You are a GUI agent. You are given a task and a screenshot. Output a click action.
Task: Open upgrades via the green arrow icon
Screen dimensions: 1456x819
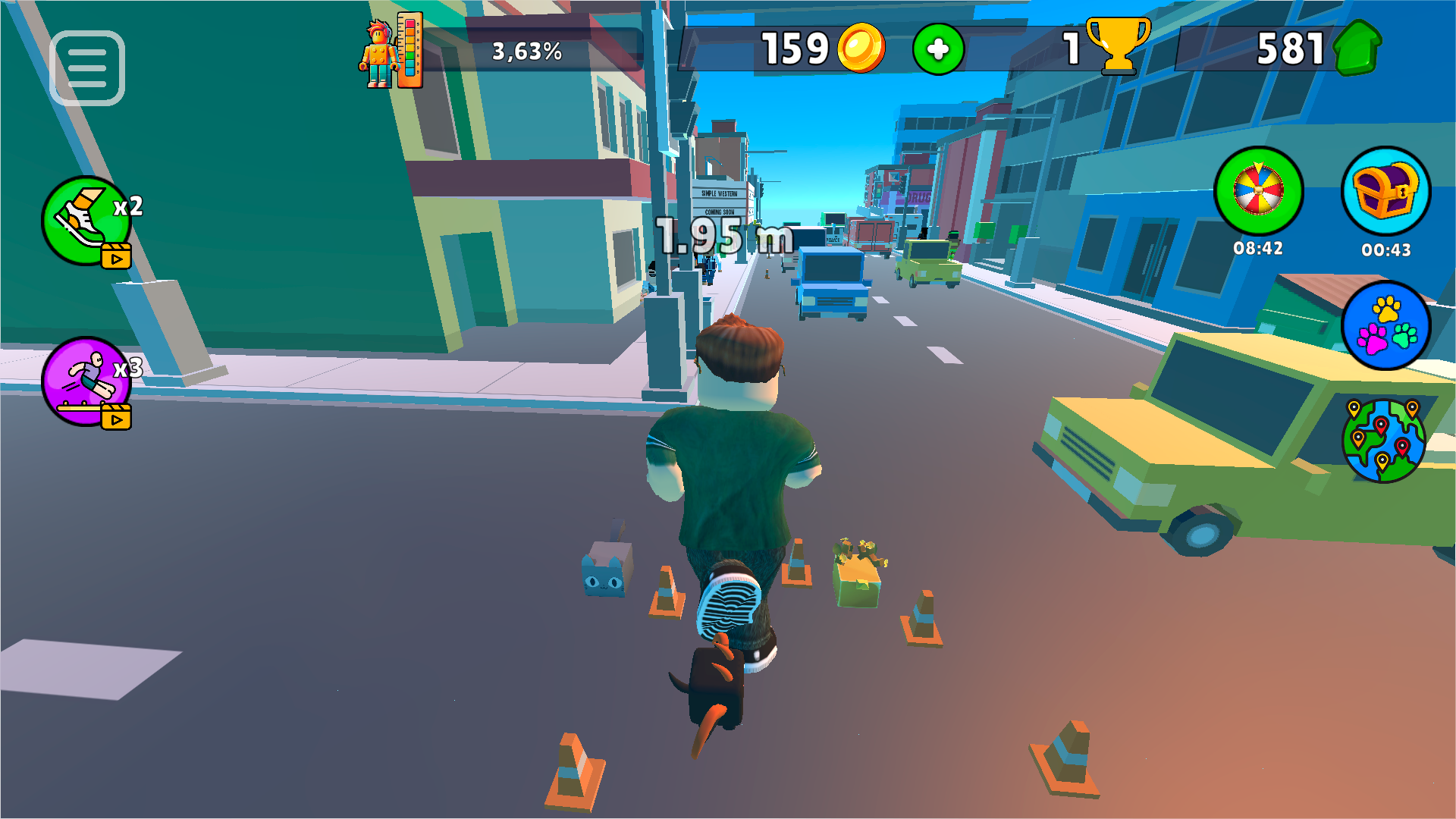1357,48
